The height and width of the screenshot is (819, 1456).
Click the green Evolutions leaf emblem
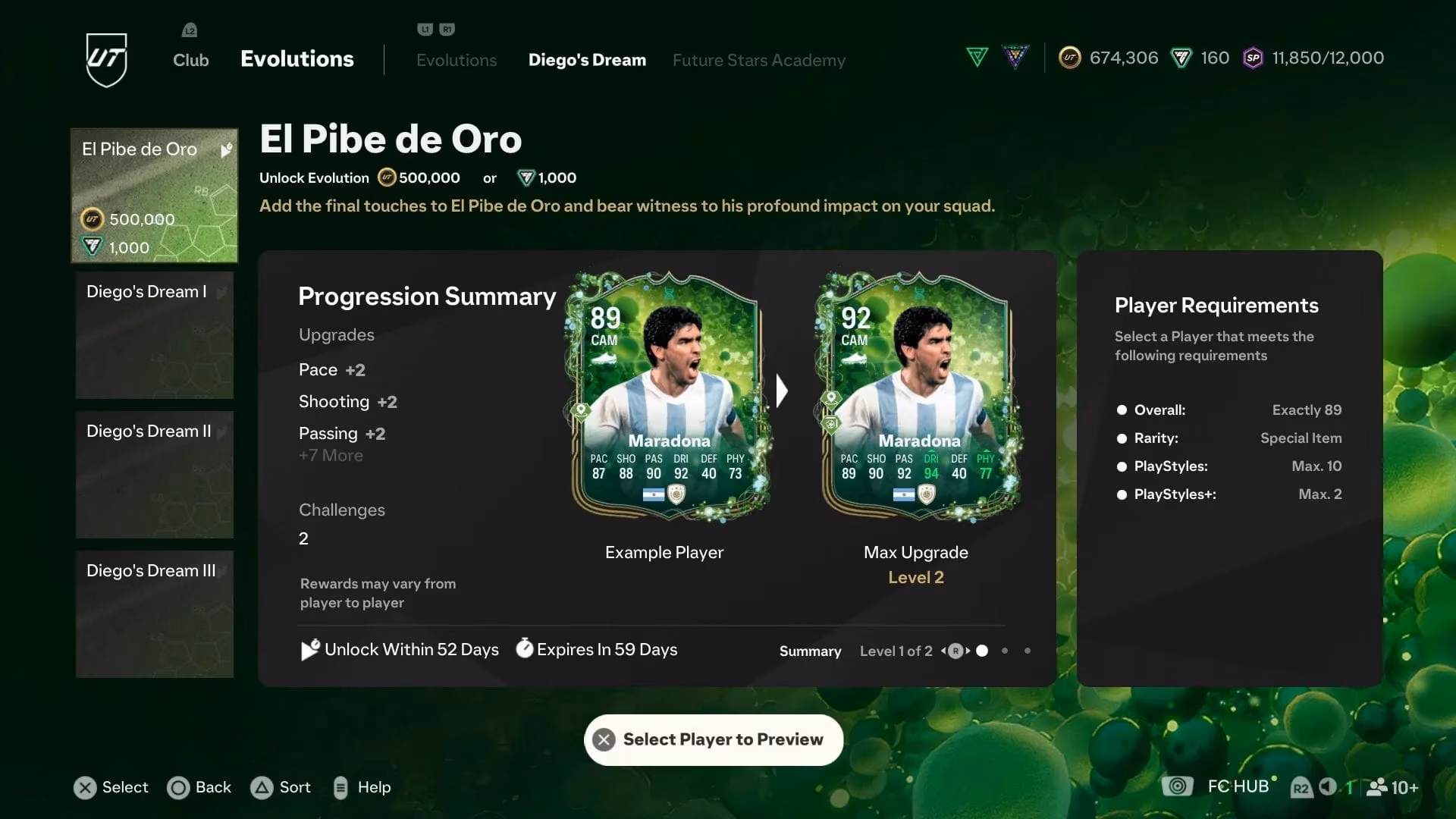[977, 56]
